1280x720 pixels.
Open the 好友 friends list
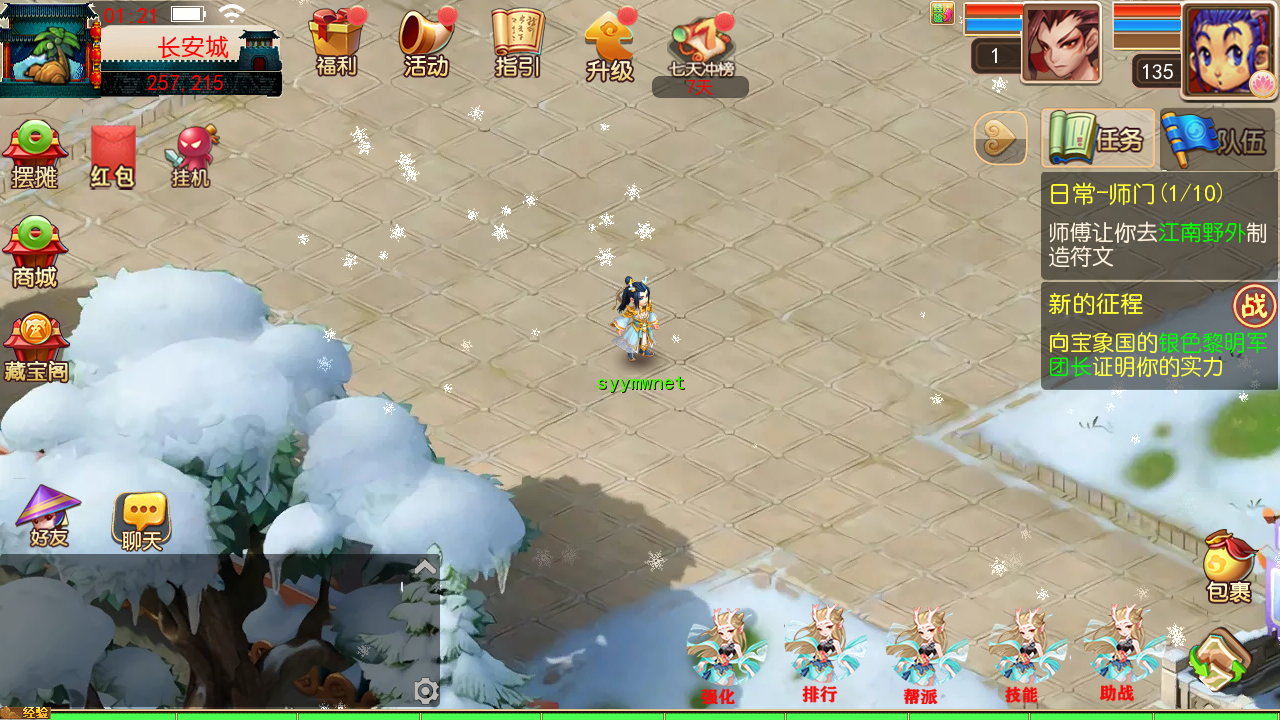(48, 516)
